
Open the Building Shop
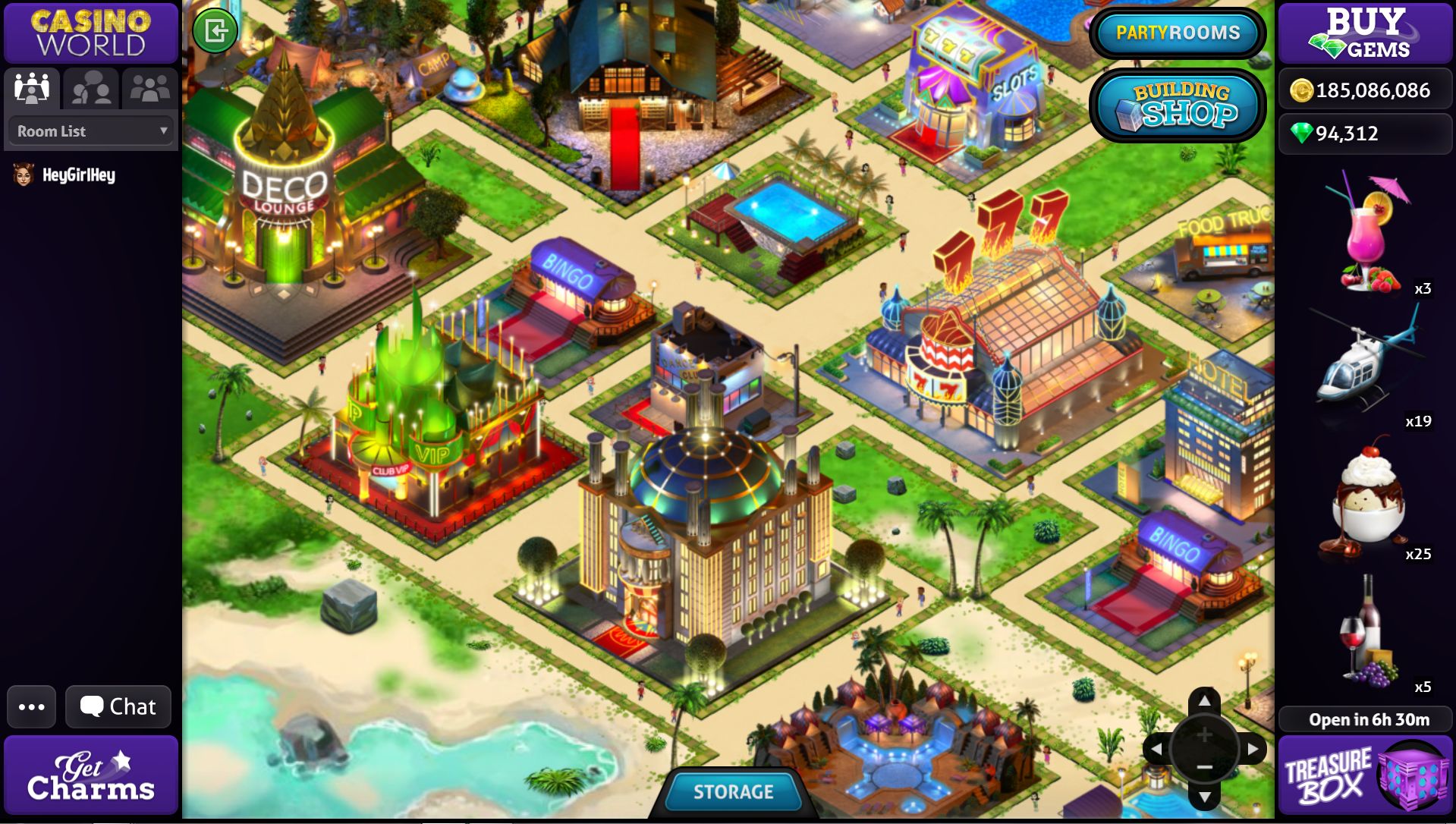coord(1178,106)
